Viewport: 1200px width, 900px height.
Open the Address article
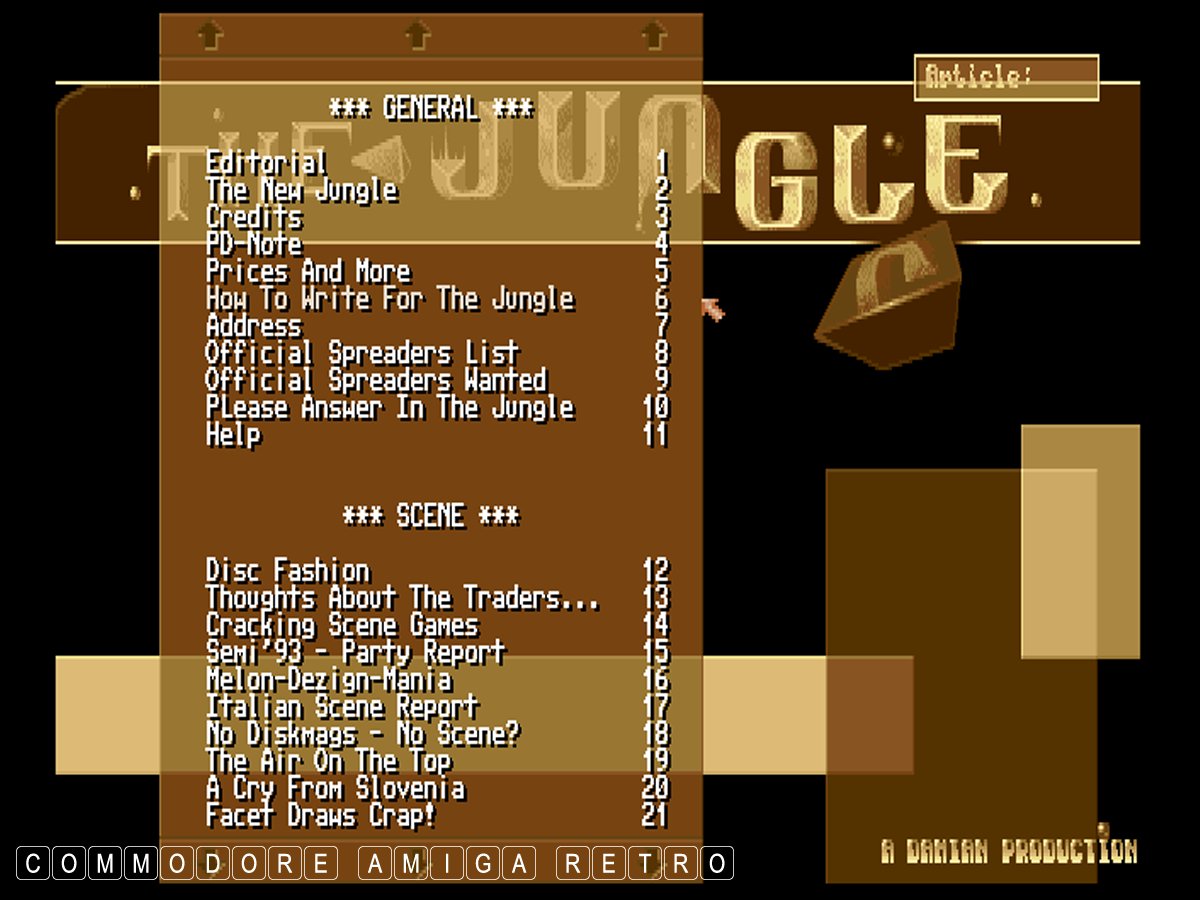[254, 326]
